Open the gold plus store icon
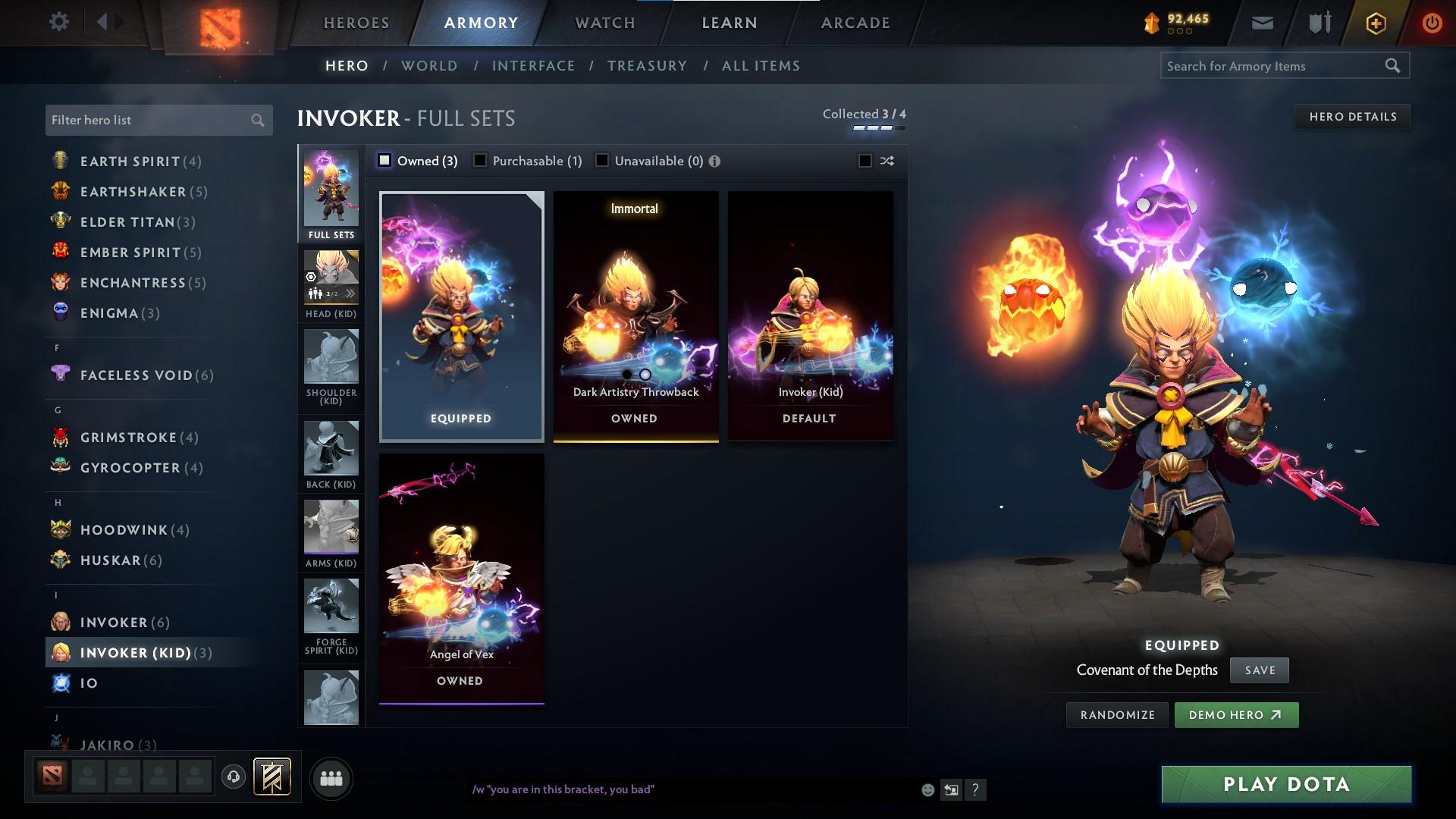Viewport: 1456px width, 819px height. tap(1375, 22)
